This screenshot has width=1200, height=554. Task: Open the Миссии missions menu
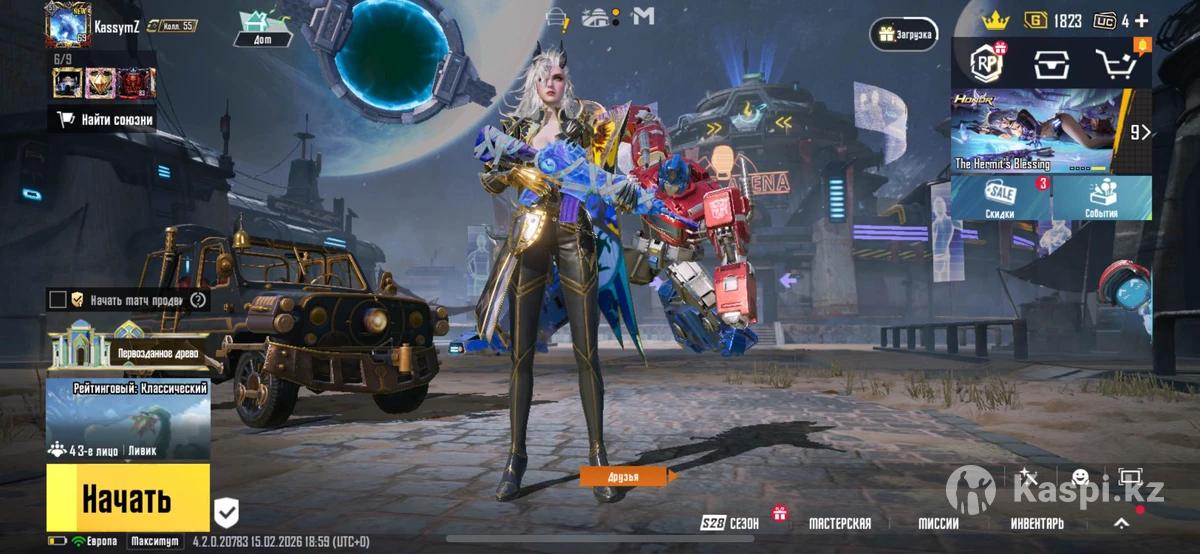point(938,523)
